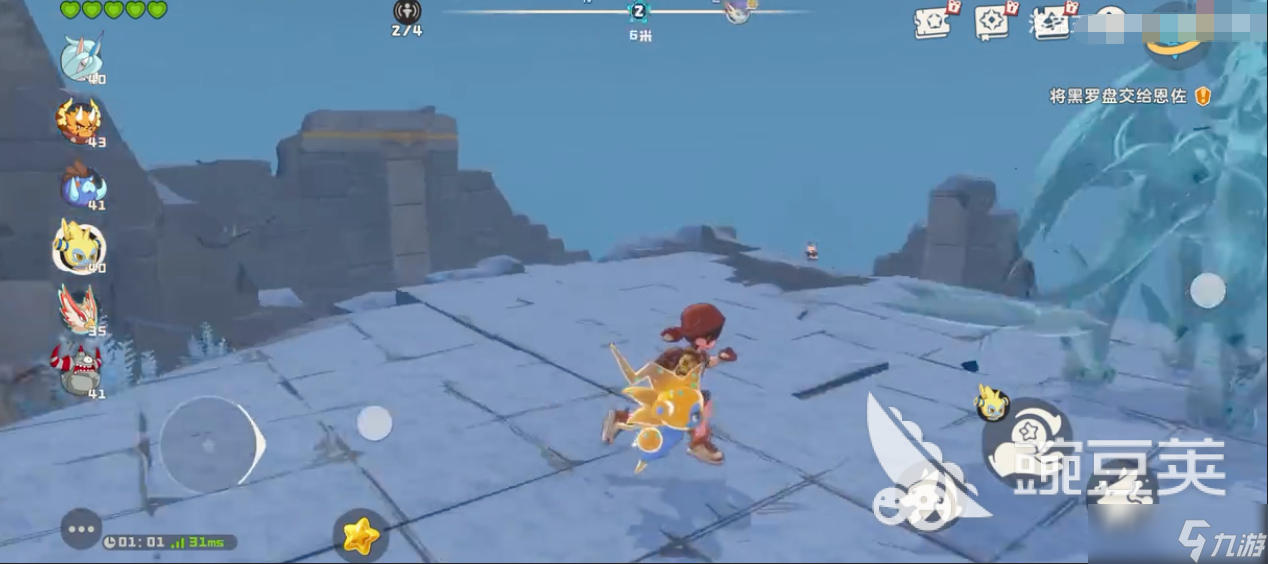
Task: Tap the yellow star button
Action: pos(360,536)
